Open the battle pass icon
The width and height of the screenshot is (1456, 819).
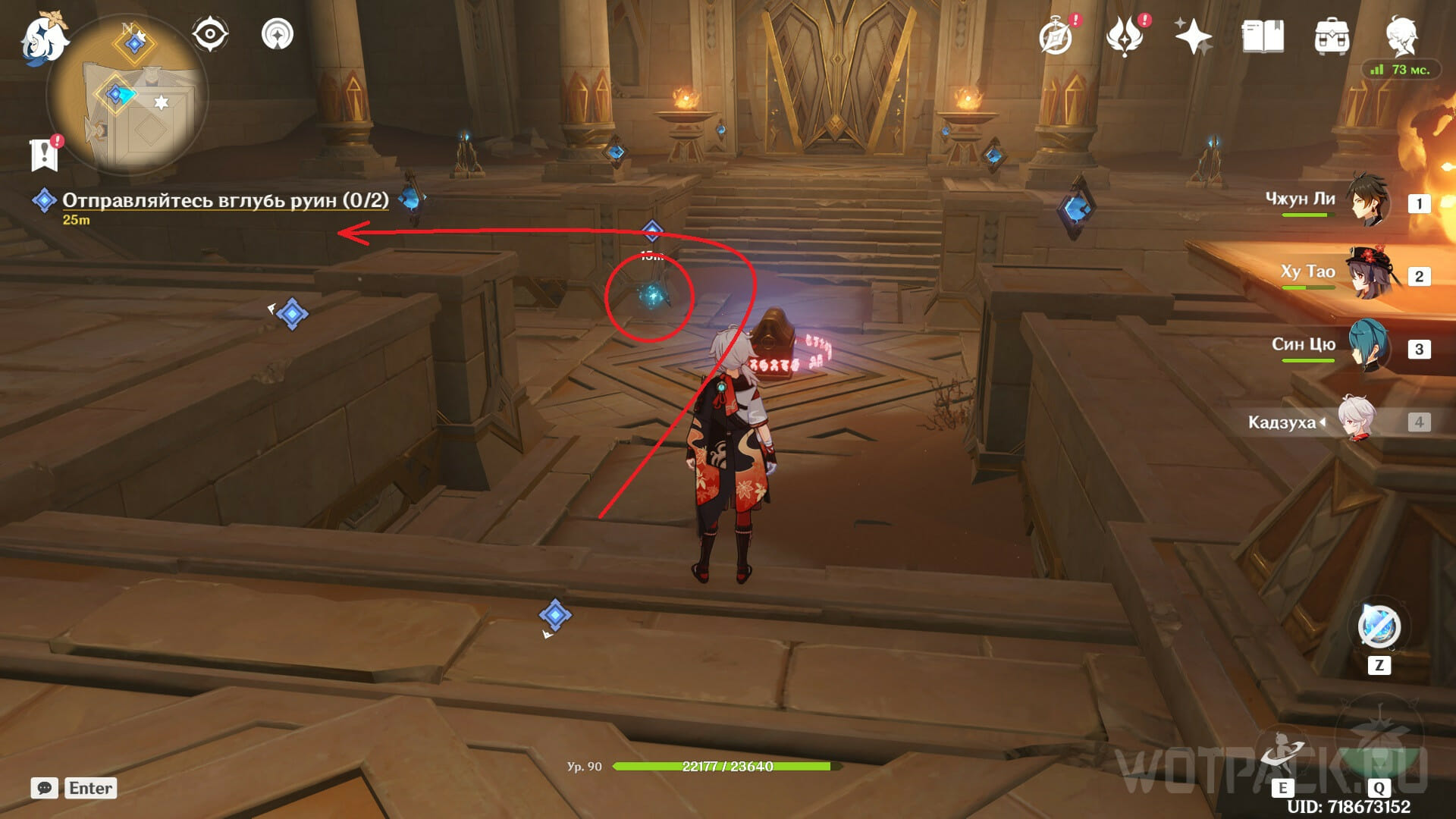(1125, 36)
